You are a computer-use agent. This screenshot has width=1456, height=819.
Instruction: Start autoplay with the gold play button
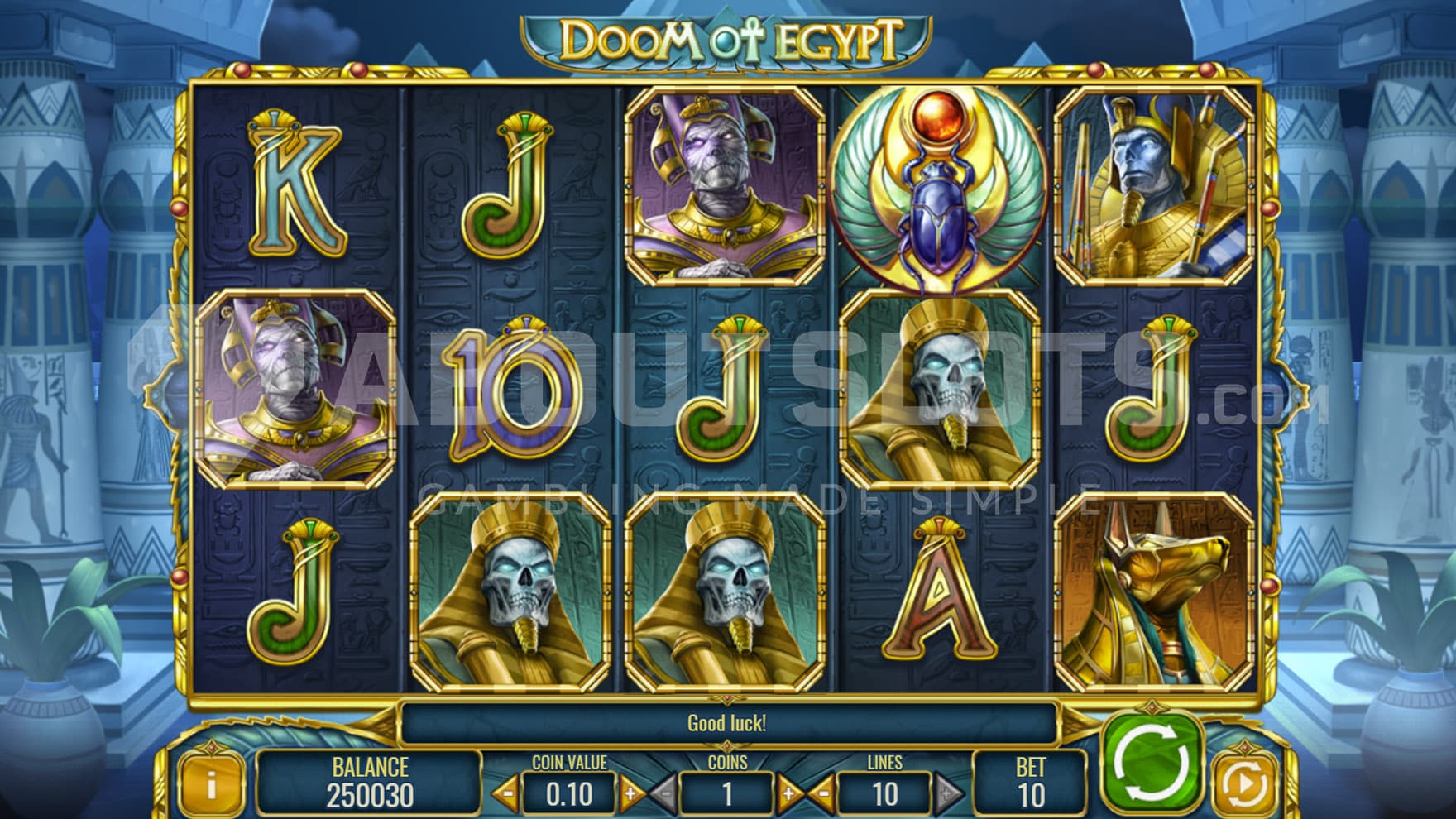point(1244,783)
